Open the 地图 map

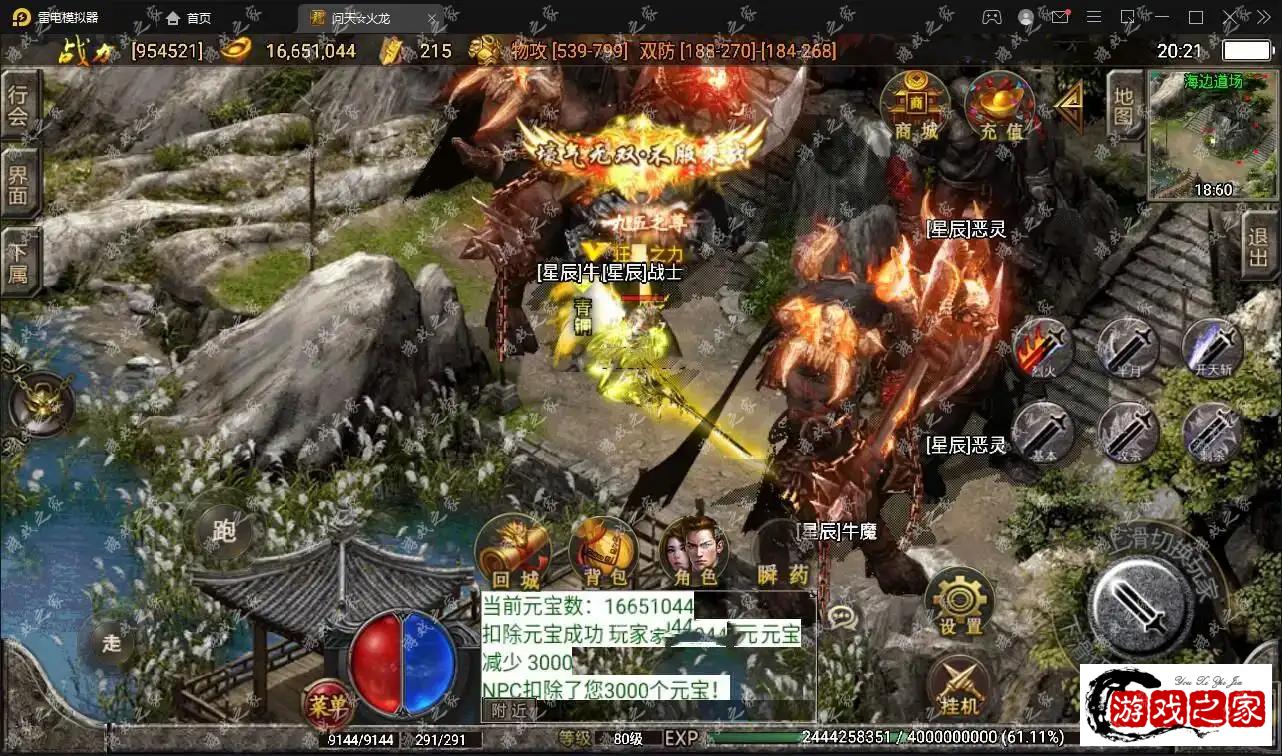coord(1124,104)
